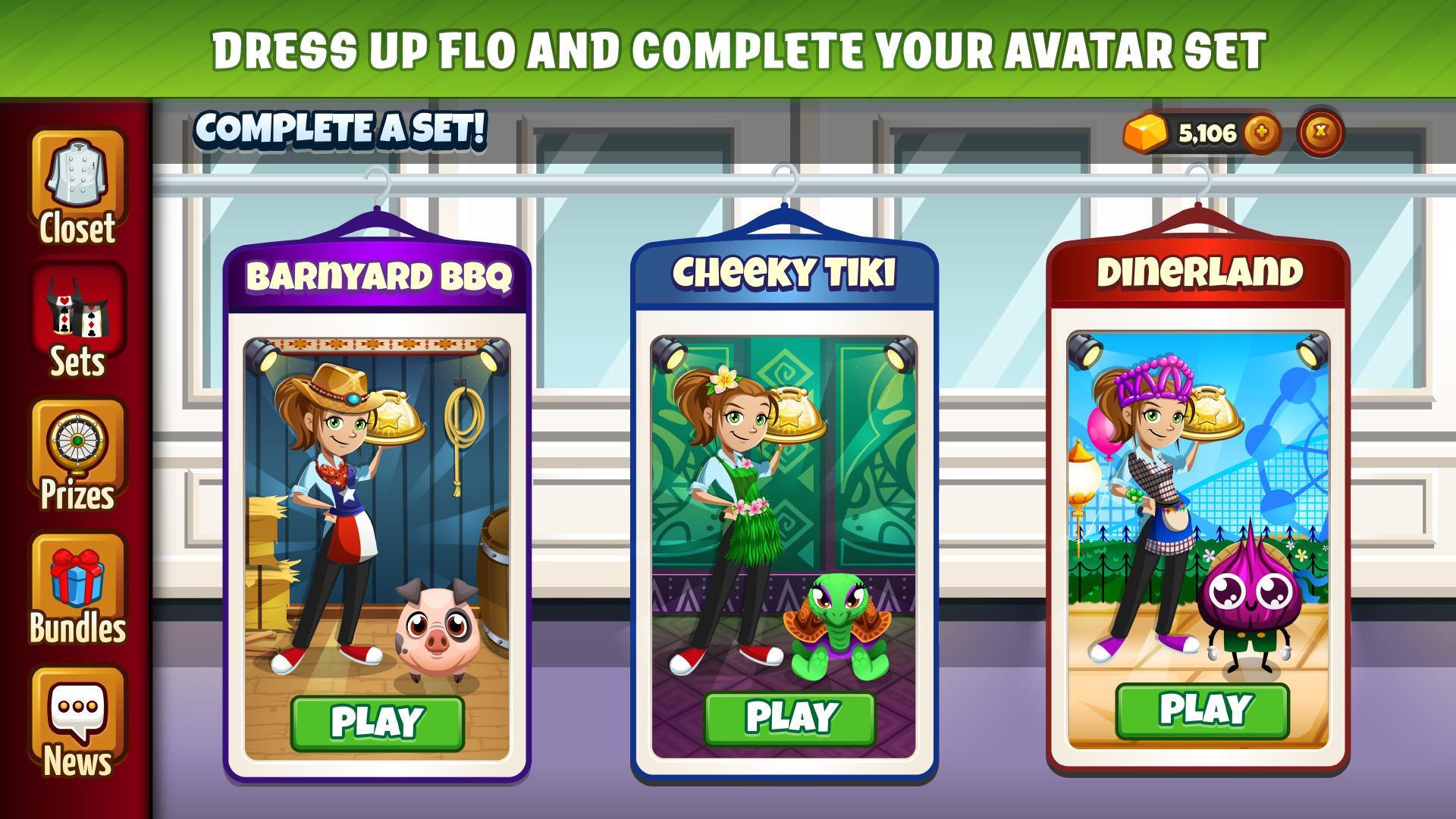Click the Complete A Set banner
The width and height of the screenshot is (1456, 819).
[341, 127]
